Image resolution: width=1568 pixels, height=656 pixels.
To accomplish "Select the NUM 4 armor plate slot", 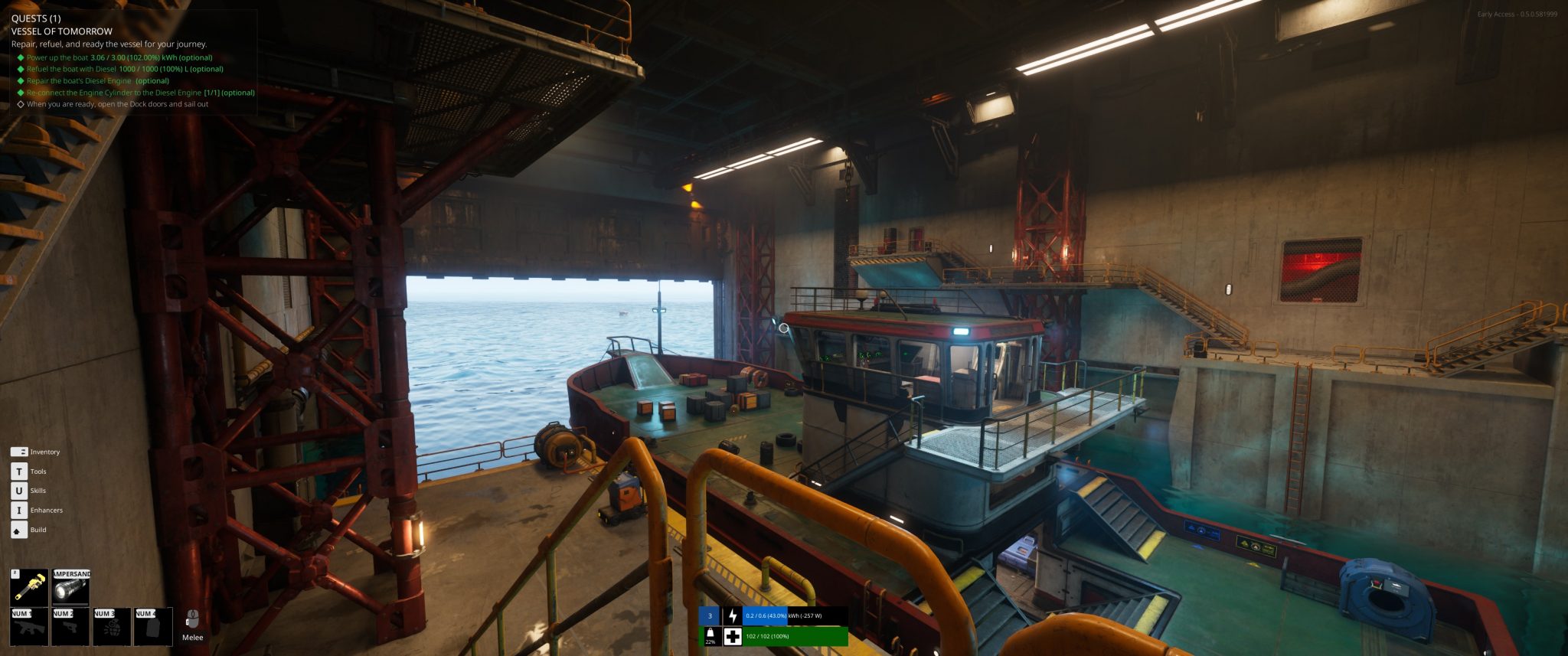I will coord(152,627).
